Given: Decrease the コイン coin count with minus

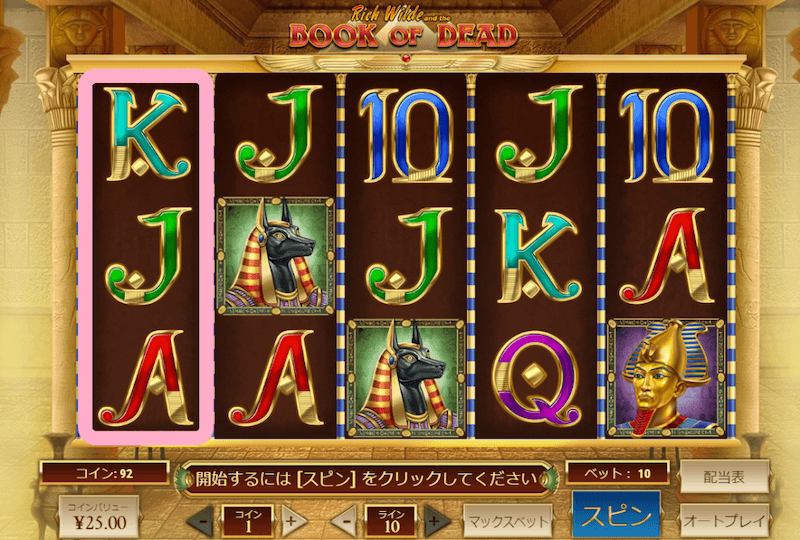Looking at the screenshot, I should [x=202, y=521].
